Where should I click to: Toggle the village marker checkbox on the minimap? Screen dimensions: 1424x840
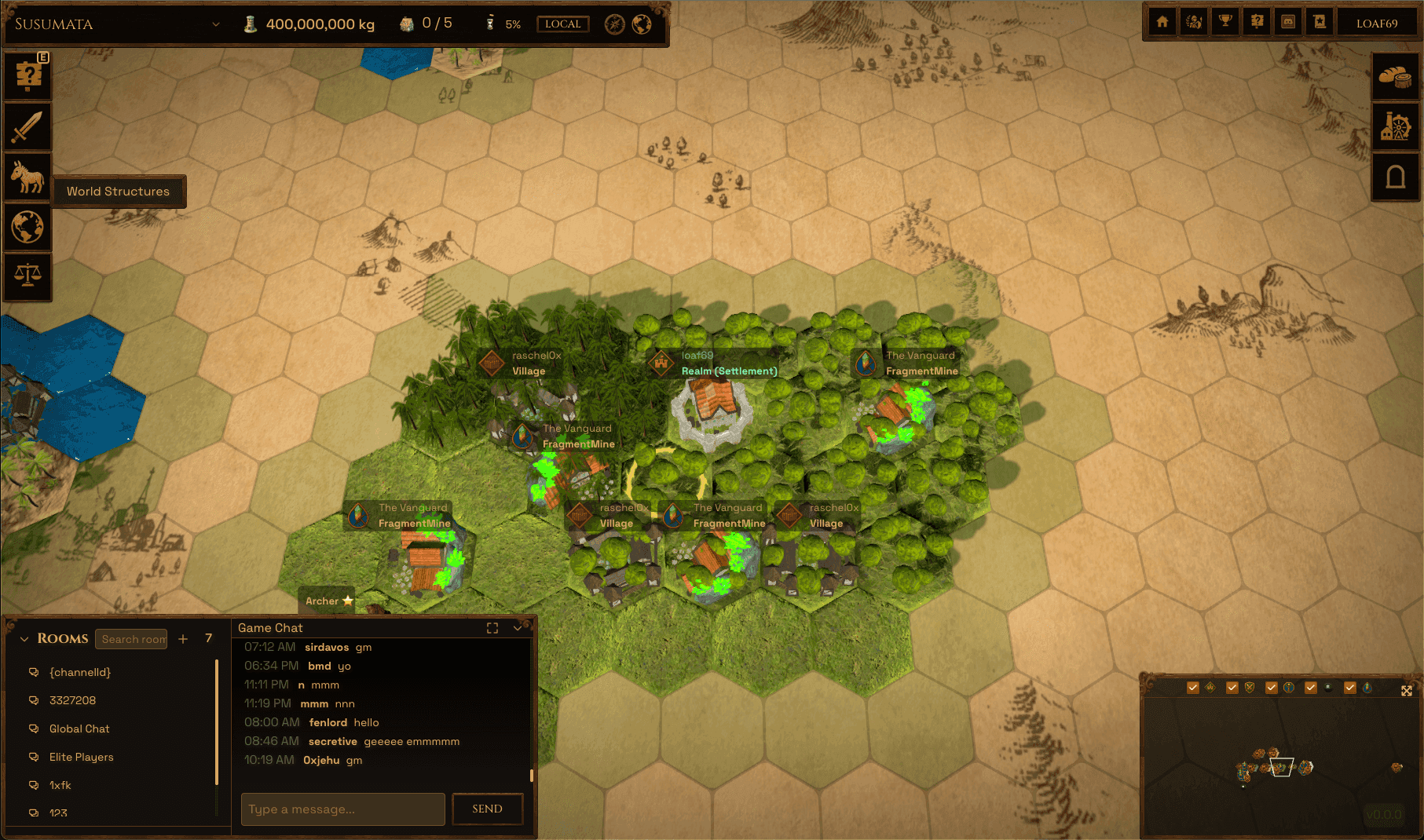[1192, 687]
